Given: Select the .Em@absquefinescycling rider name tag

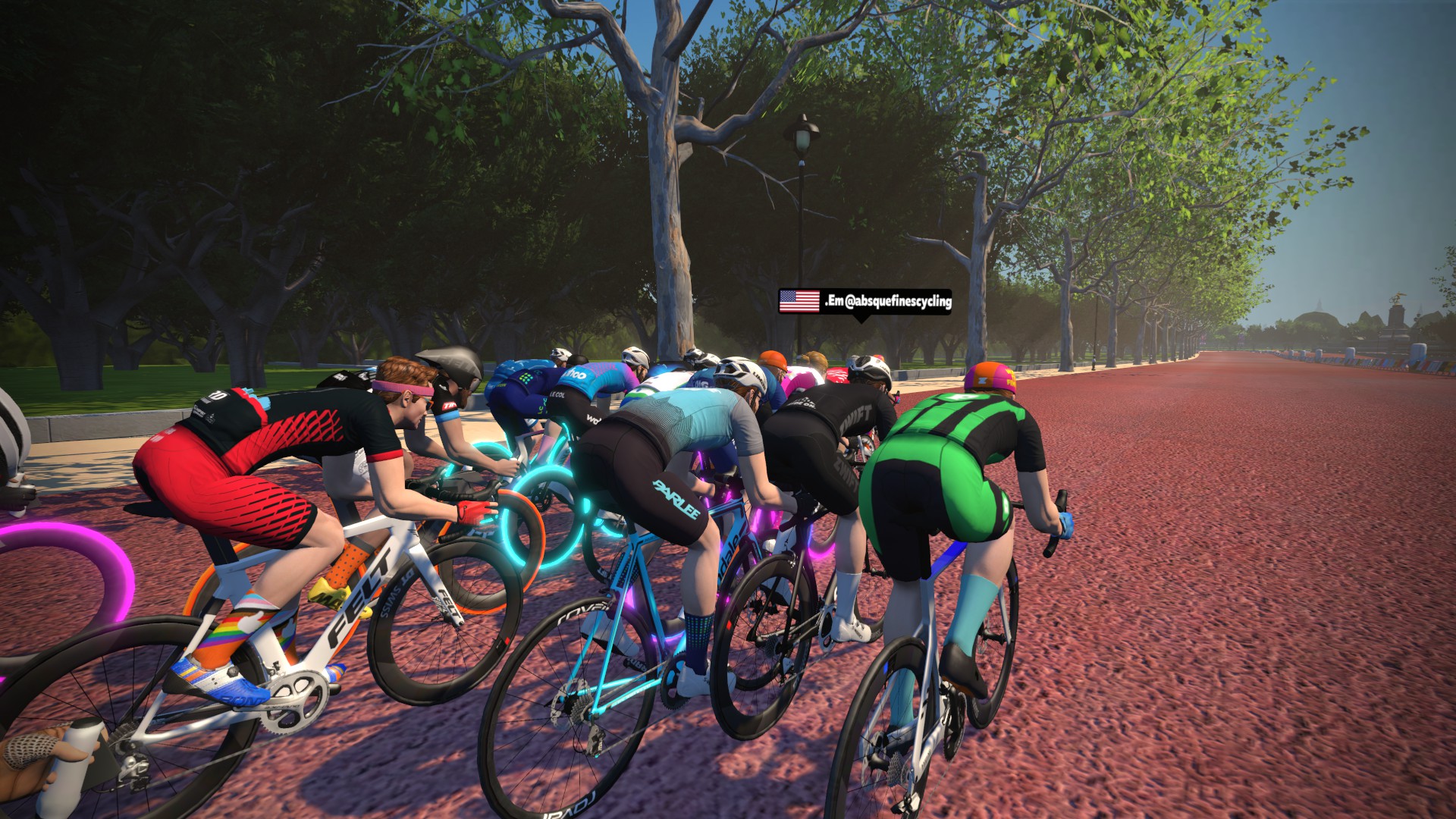Looking at the screenshot, I should (864, 302).
